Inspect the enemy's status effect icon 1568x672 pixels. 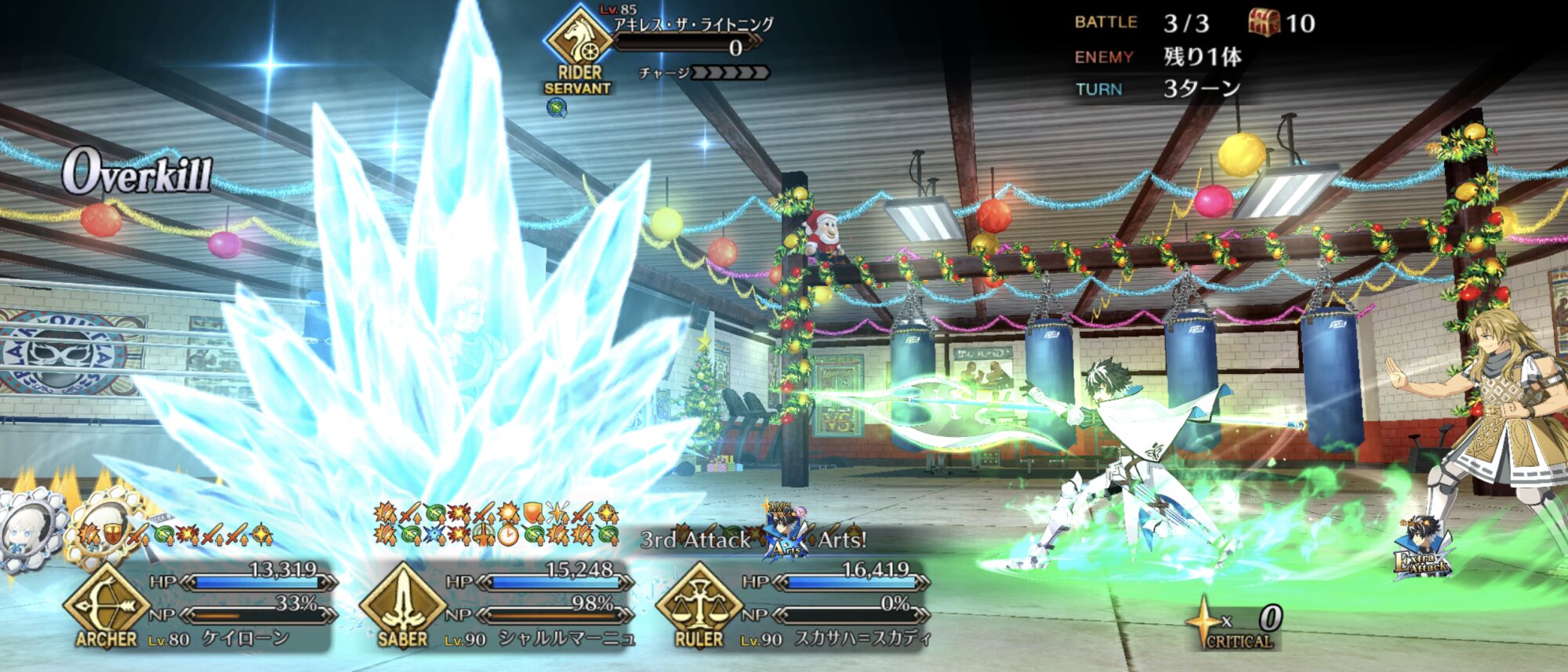pyautogui.click(x=557, y=107)
